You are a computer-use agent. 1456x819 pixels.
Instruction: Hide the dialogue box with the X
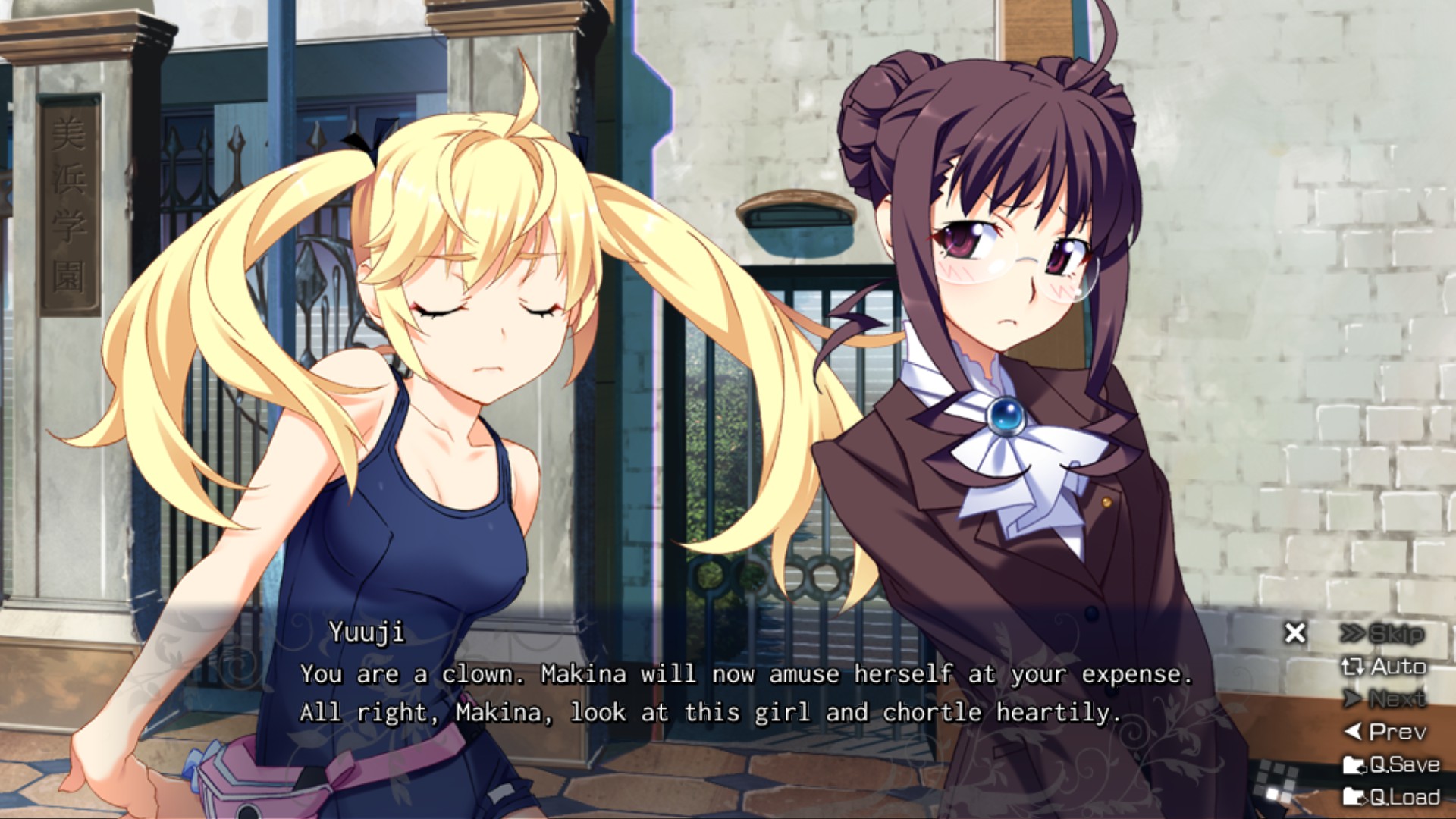click(x=1295, y=632)
